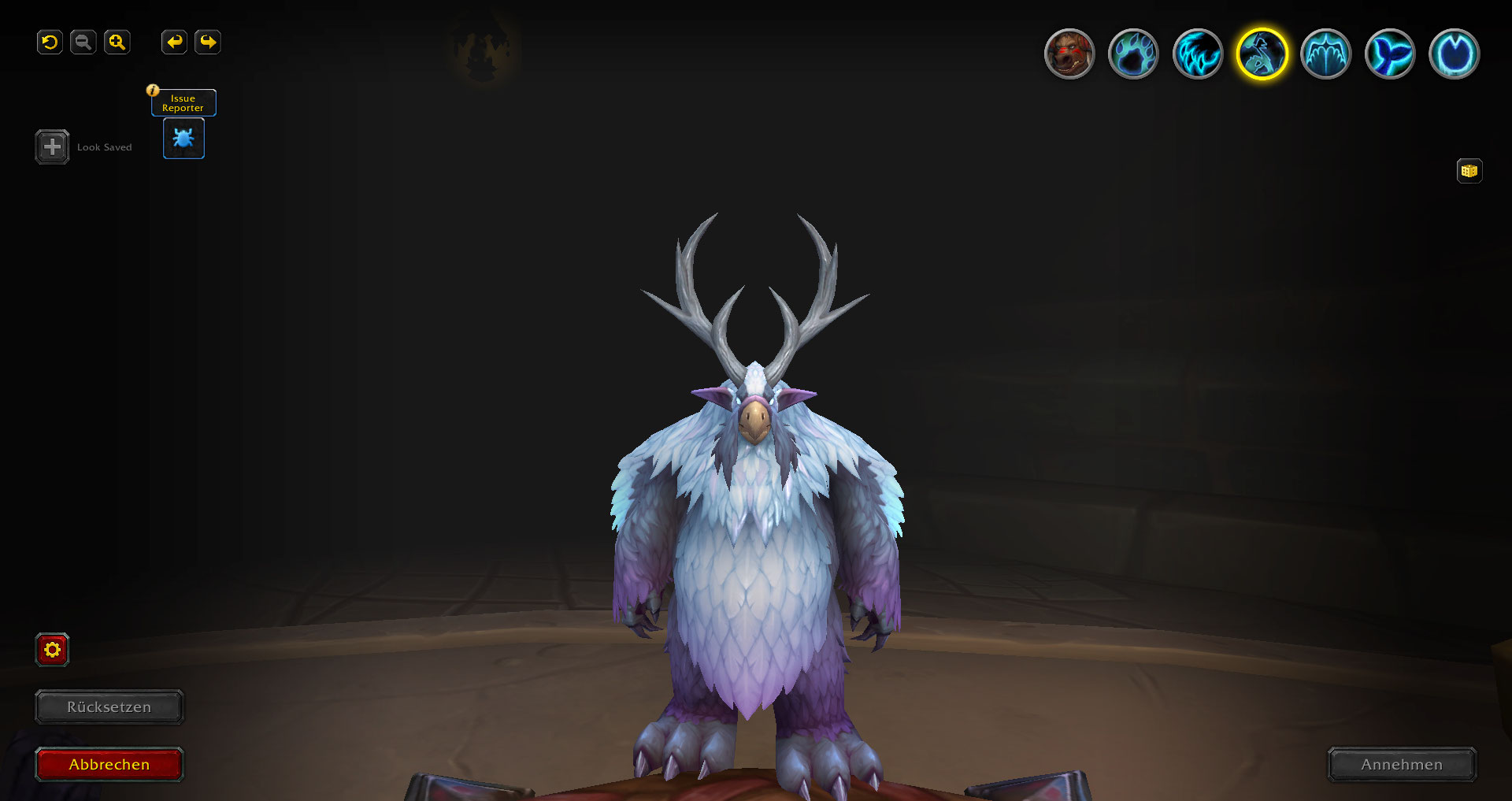This screenshot has height=801, width=1512.
Task: Reset the camera with the circular arrow button
Action: pos(50,43)
